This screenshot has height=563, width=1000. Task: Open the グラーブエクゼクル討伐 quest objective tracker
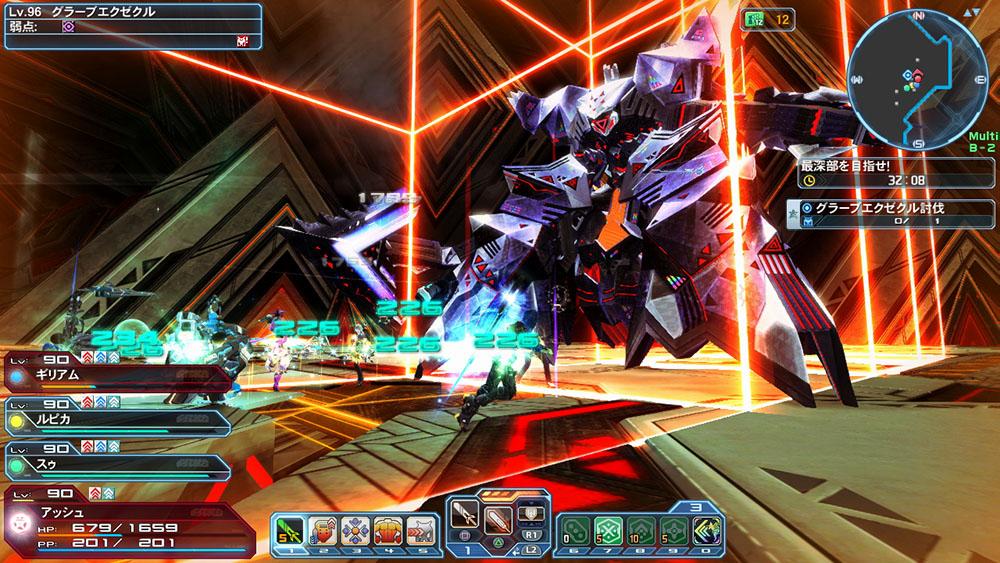892,213
